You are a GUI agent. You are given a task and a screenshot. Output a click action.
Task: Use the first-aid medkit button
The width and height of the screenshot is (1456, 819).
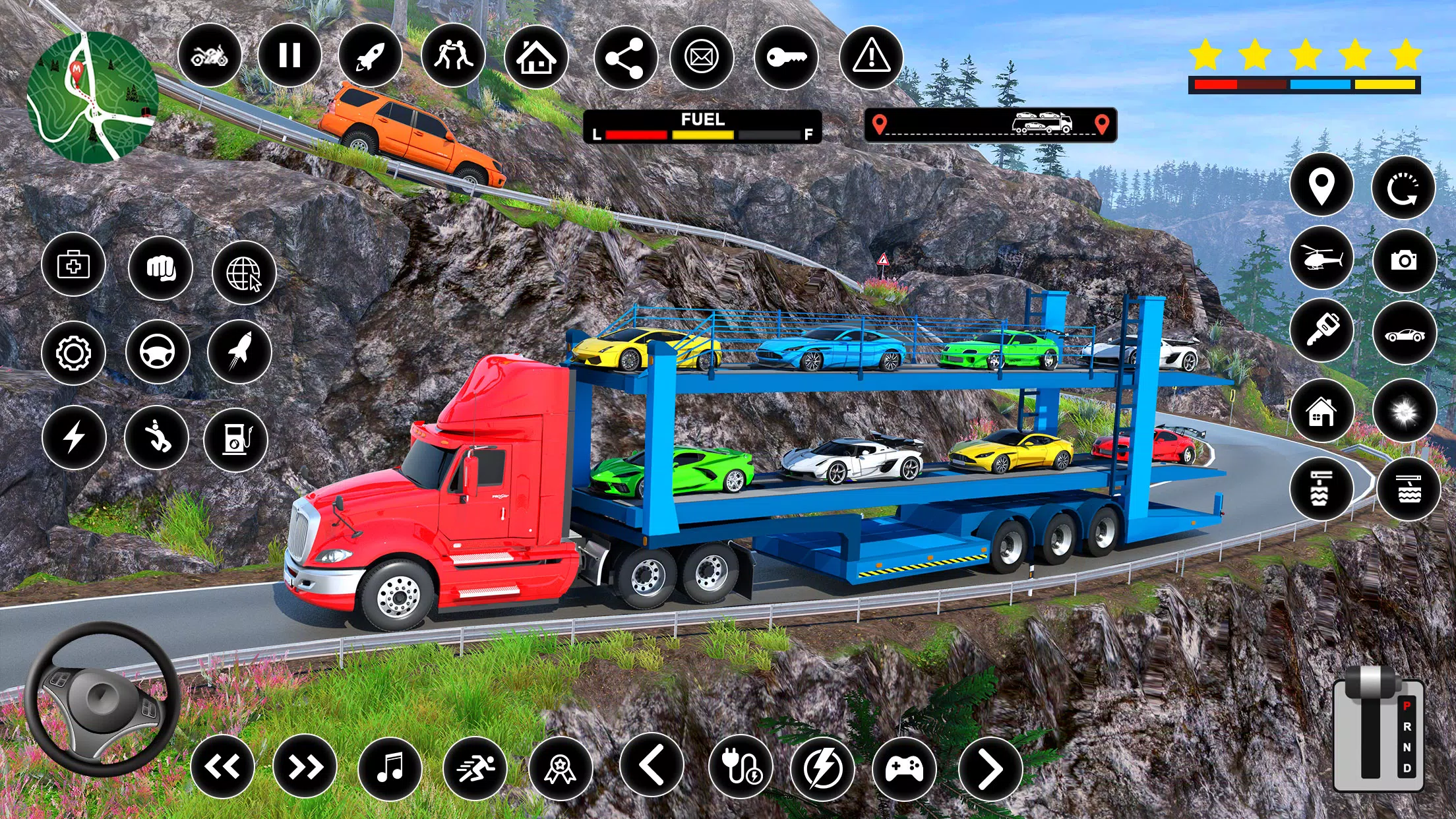pyautogui.click(x=73, y=265)
